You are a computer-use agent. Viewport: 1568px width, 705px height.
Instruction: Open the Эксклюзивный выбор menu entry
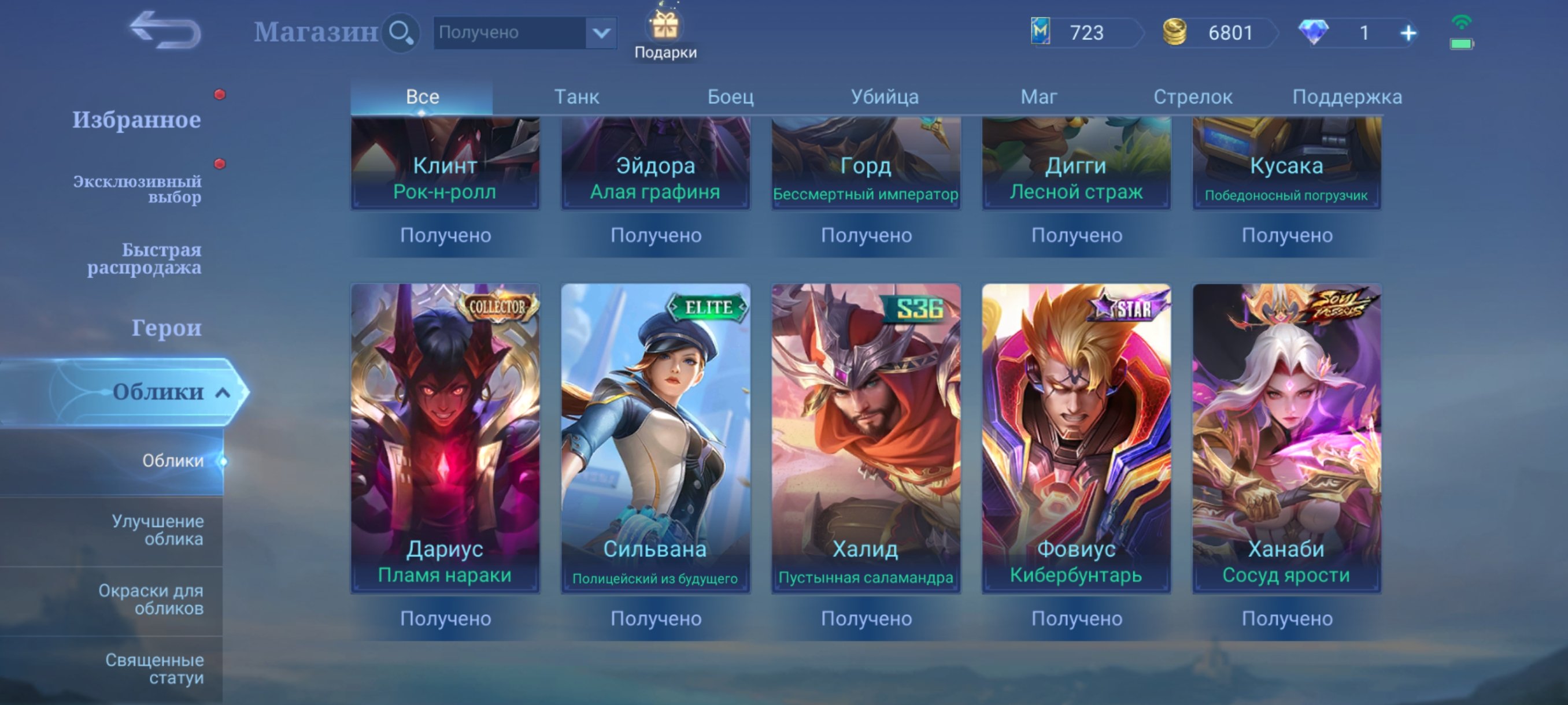[x=136, y=188]
